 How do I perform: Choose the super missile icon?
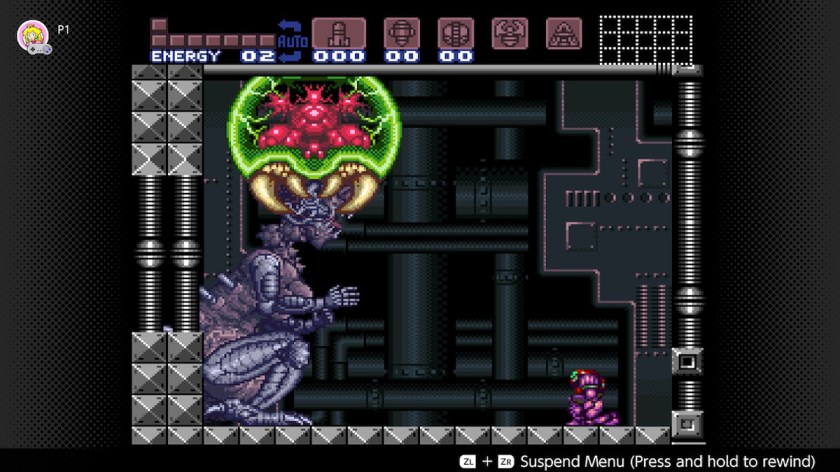click(x=402, y=33)
